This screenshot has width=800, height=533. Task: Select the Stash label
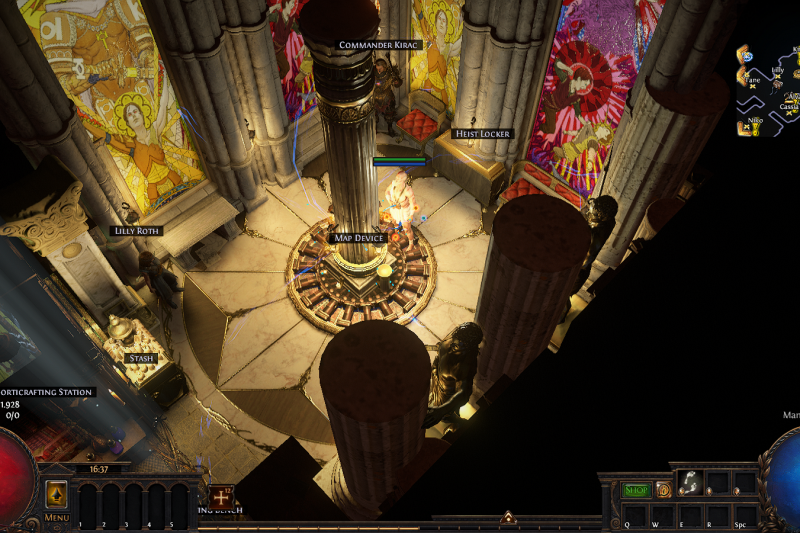coord(141,358)
